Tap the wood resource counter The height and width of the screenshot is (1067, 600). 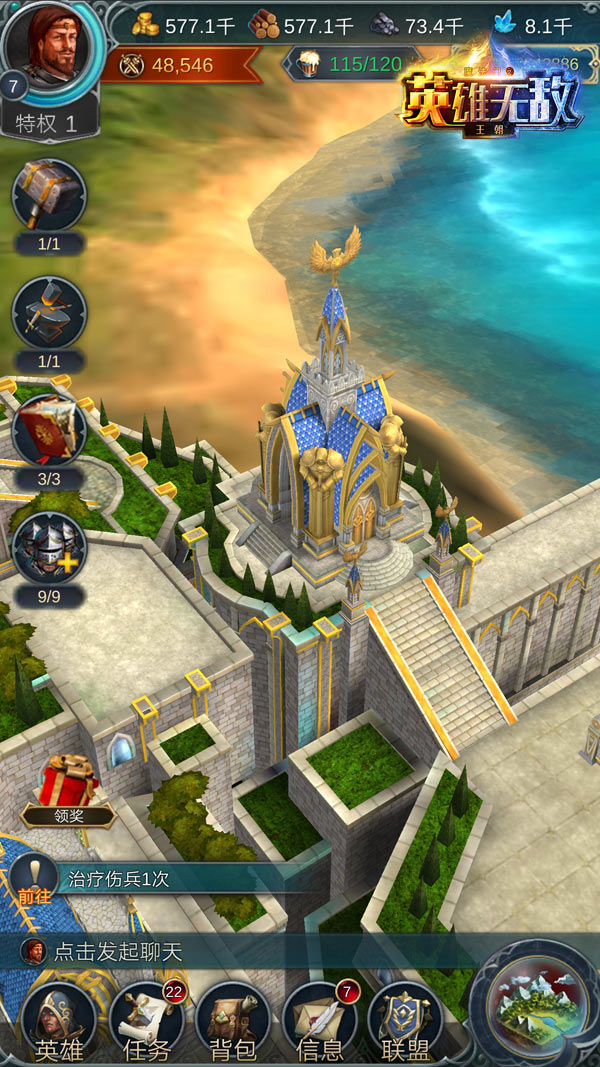click(x=304, y=25)
